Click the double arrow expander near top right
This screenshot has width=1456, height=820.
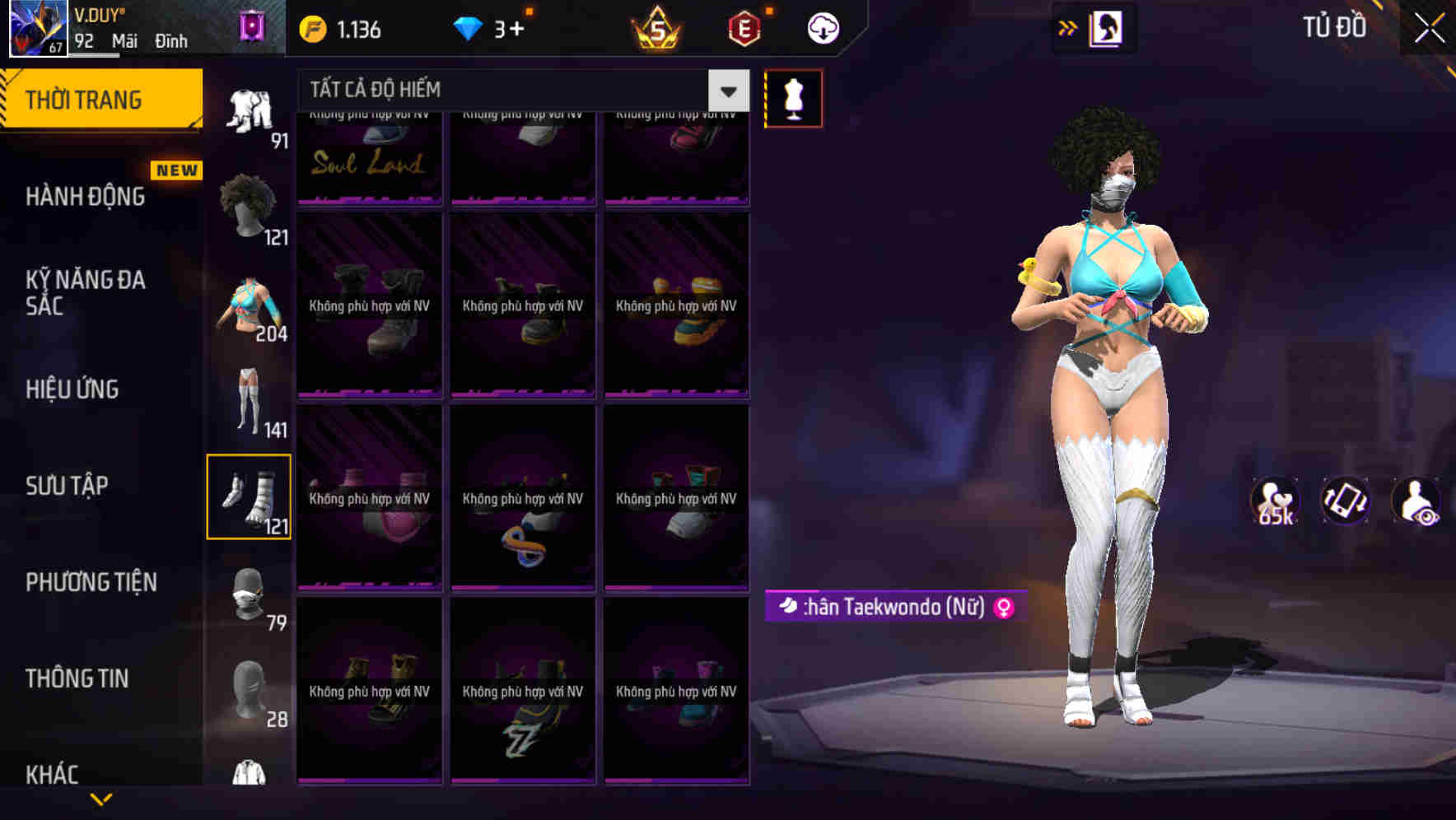pos(1068,27)
